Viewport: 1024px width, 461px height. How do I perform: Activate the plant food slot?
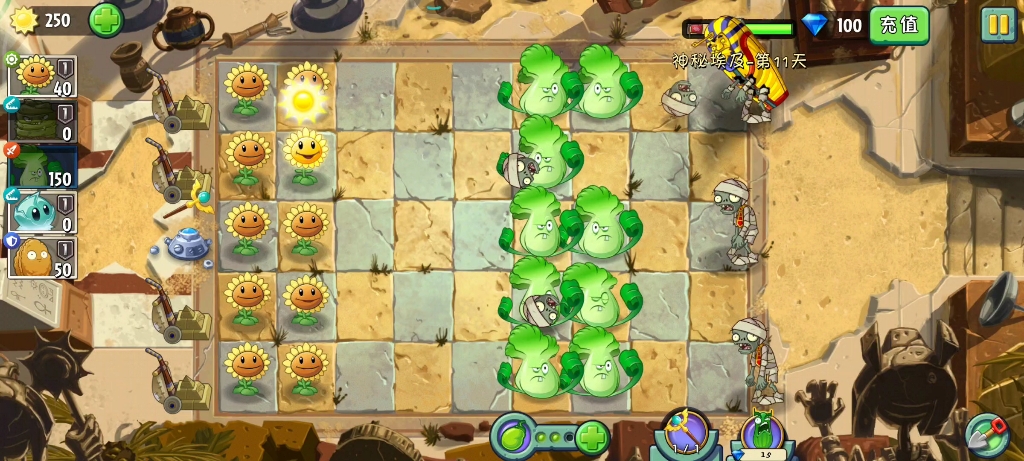pos(512,437)
